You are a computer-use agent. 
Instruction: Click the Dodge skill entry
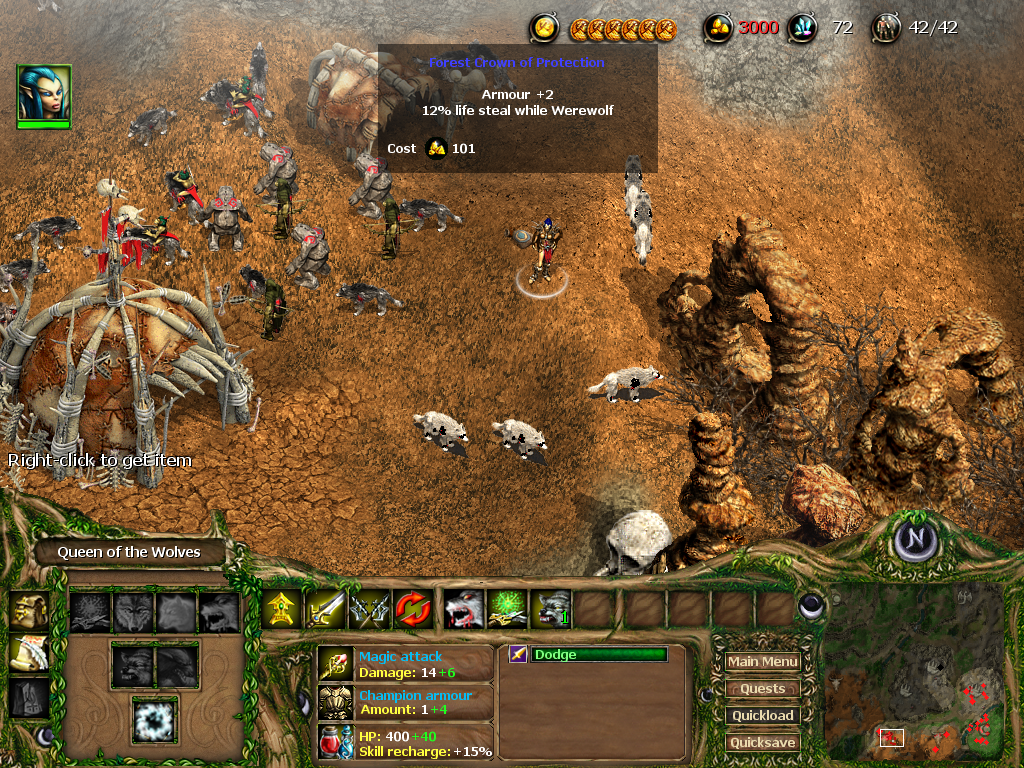(x=588, y=655)
